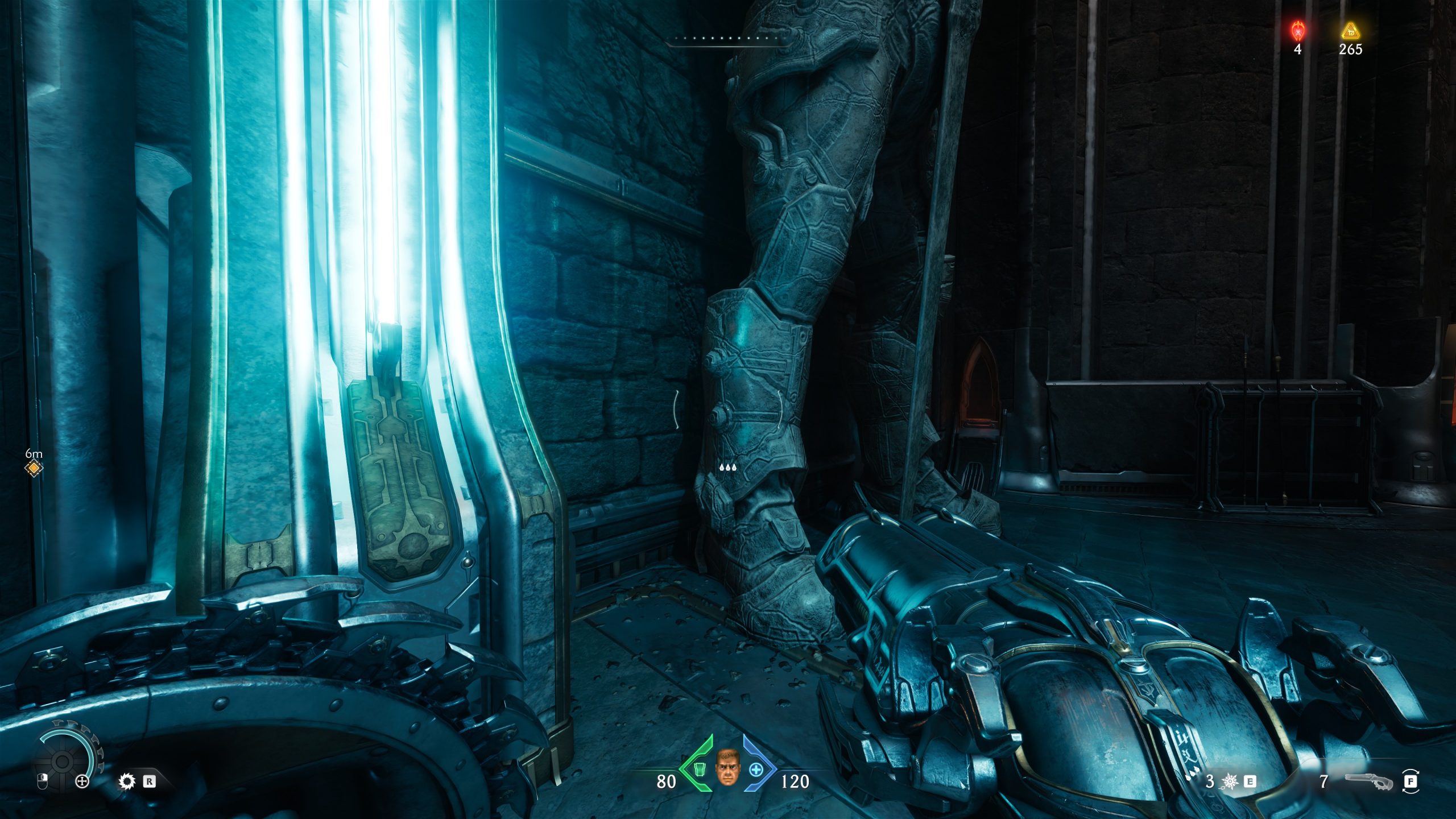The width and height of the screenshot is (1456, 819).
Task: Select the equipped shotgun weapon icon
Action: 1370,782
